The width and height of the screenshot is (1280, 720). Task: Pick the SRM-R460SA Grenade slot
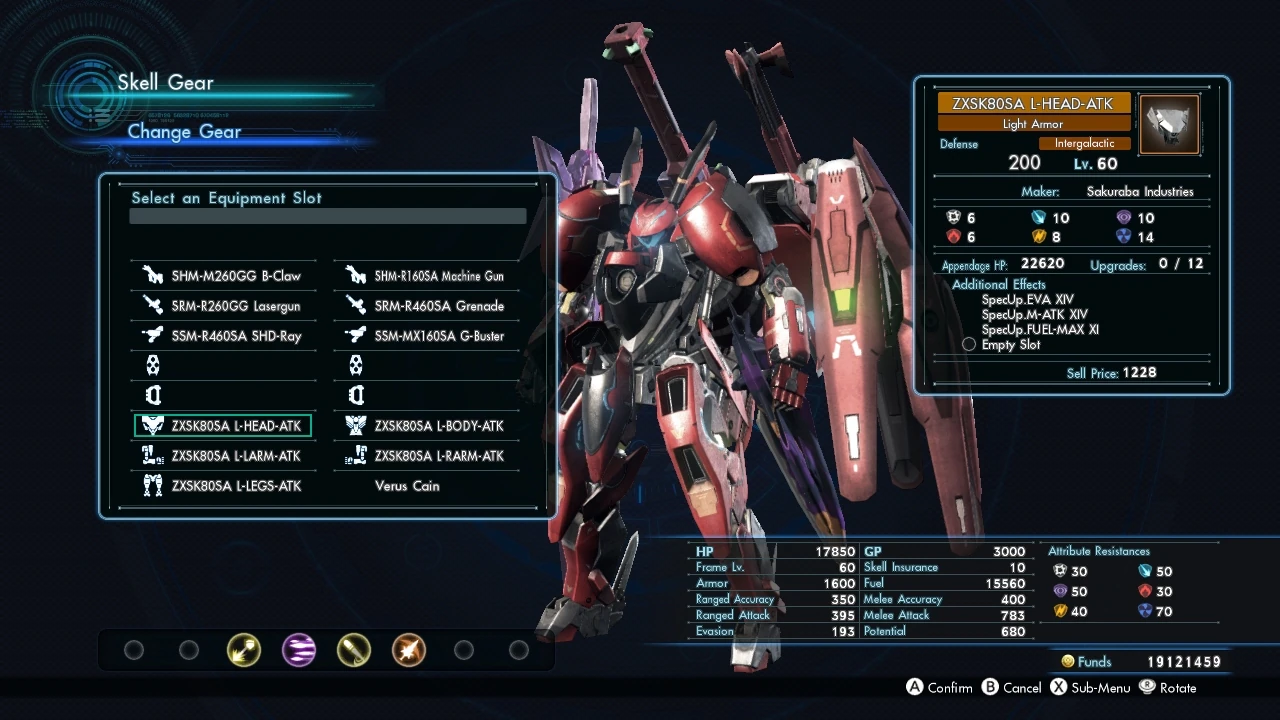pos(427,306)
